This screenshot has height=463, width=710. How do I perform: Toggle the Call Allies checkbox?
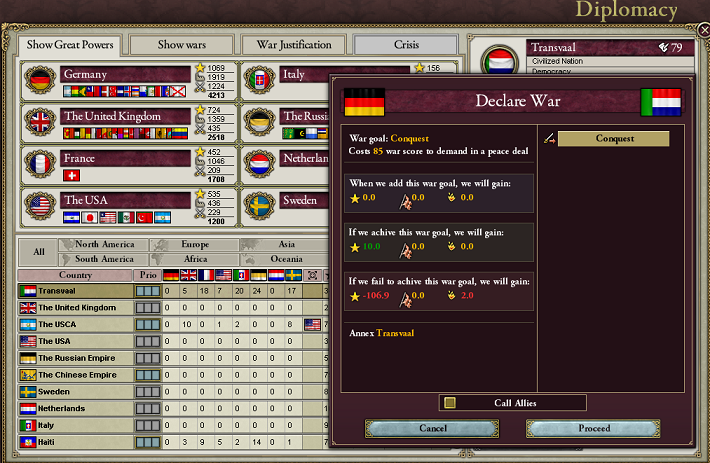click(x=450, y=402)
